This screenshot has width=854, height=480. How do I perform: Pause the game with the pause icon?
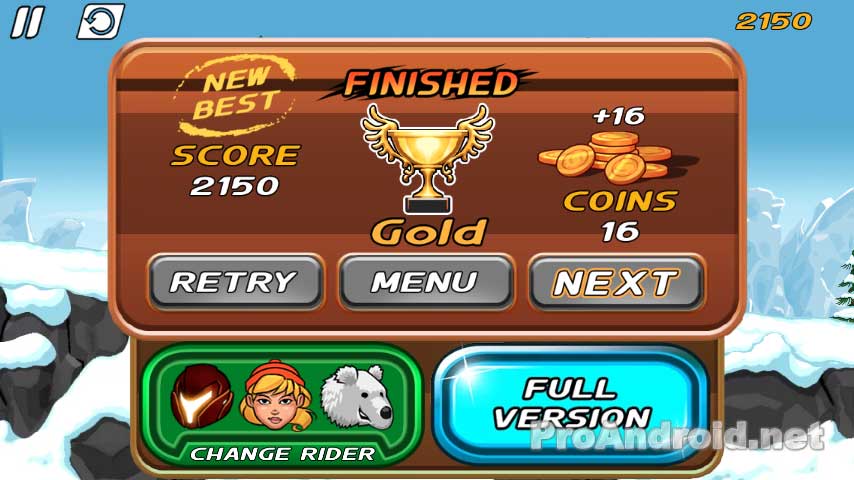tap(28, 22)
